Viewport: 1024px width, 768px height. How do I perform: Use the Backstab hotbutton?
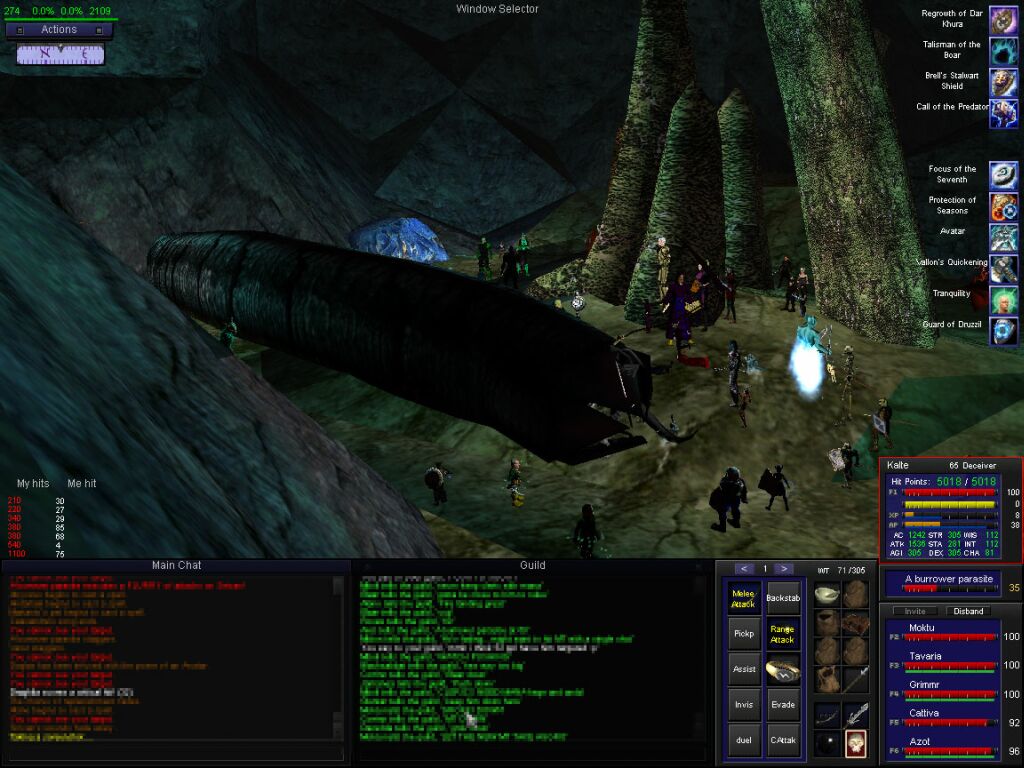[783, 598]
